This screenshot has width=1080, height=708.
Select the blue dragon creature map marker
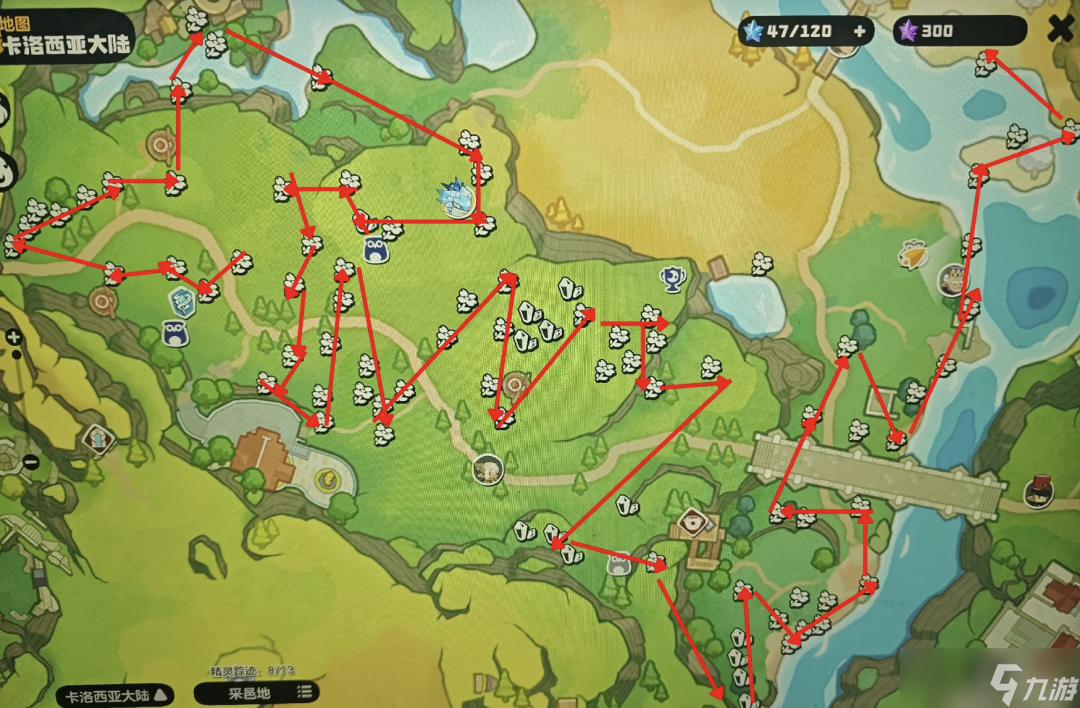457,198
